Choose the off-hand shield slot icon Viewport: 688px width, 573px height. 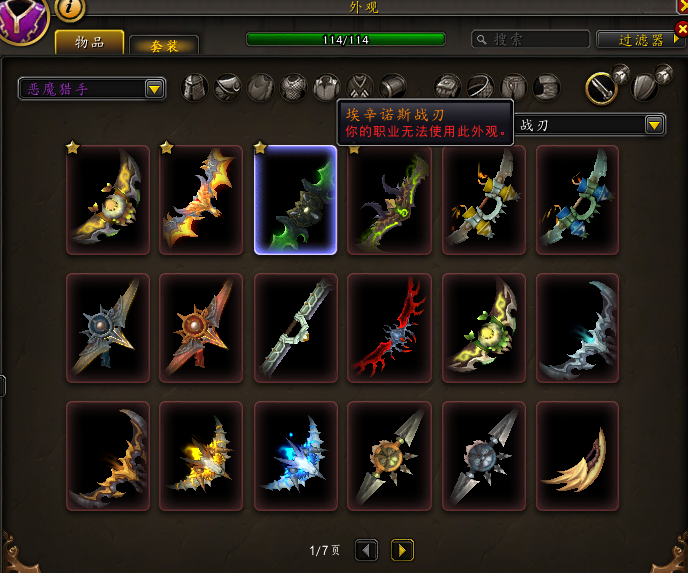(643, 87)
